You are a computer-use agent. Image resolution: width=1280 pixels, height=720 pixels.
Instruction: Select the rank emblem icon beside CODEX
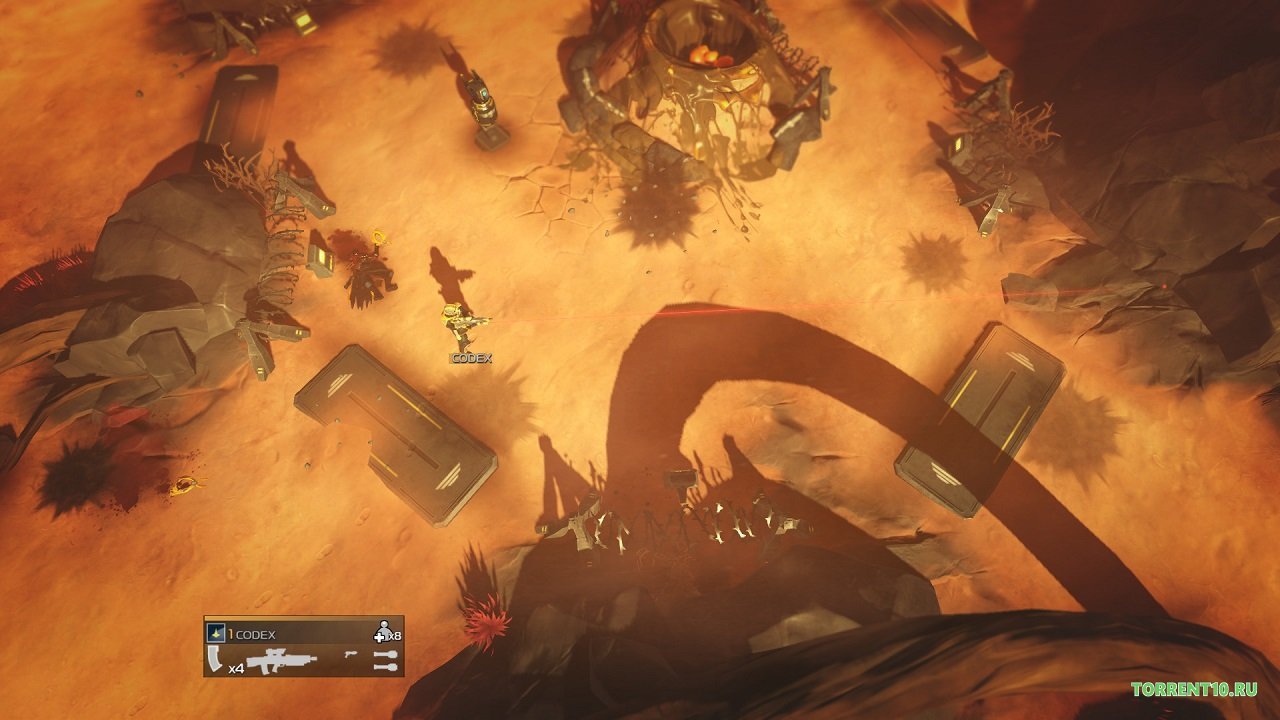coord(215,633)
